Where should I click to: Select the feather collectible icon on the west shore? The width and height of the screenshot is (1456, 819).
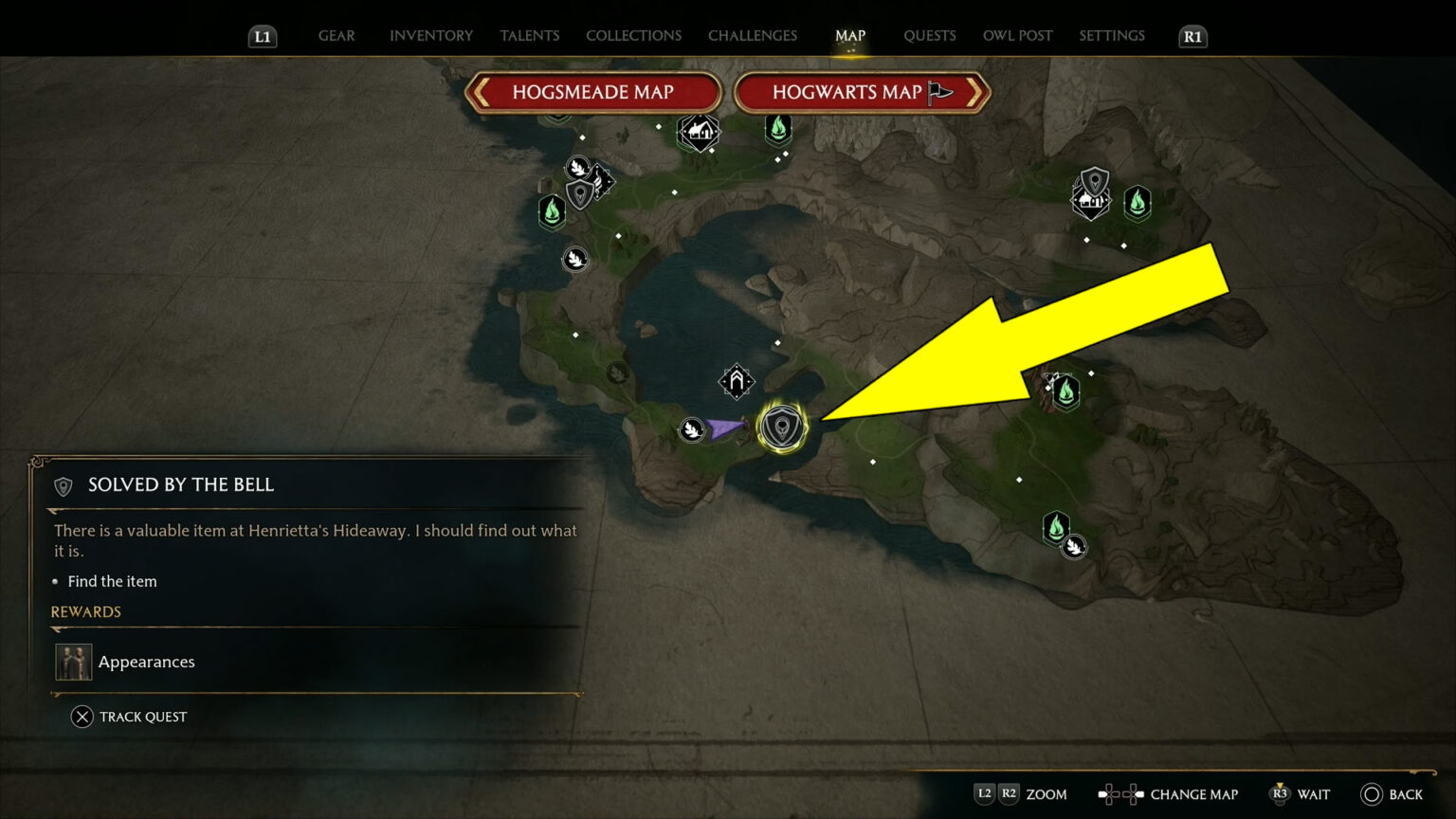[576, 258]
